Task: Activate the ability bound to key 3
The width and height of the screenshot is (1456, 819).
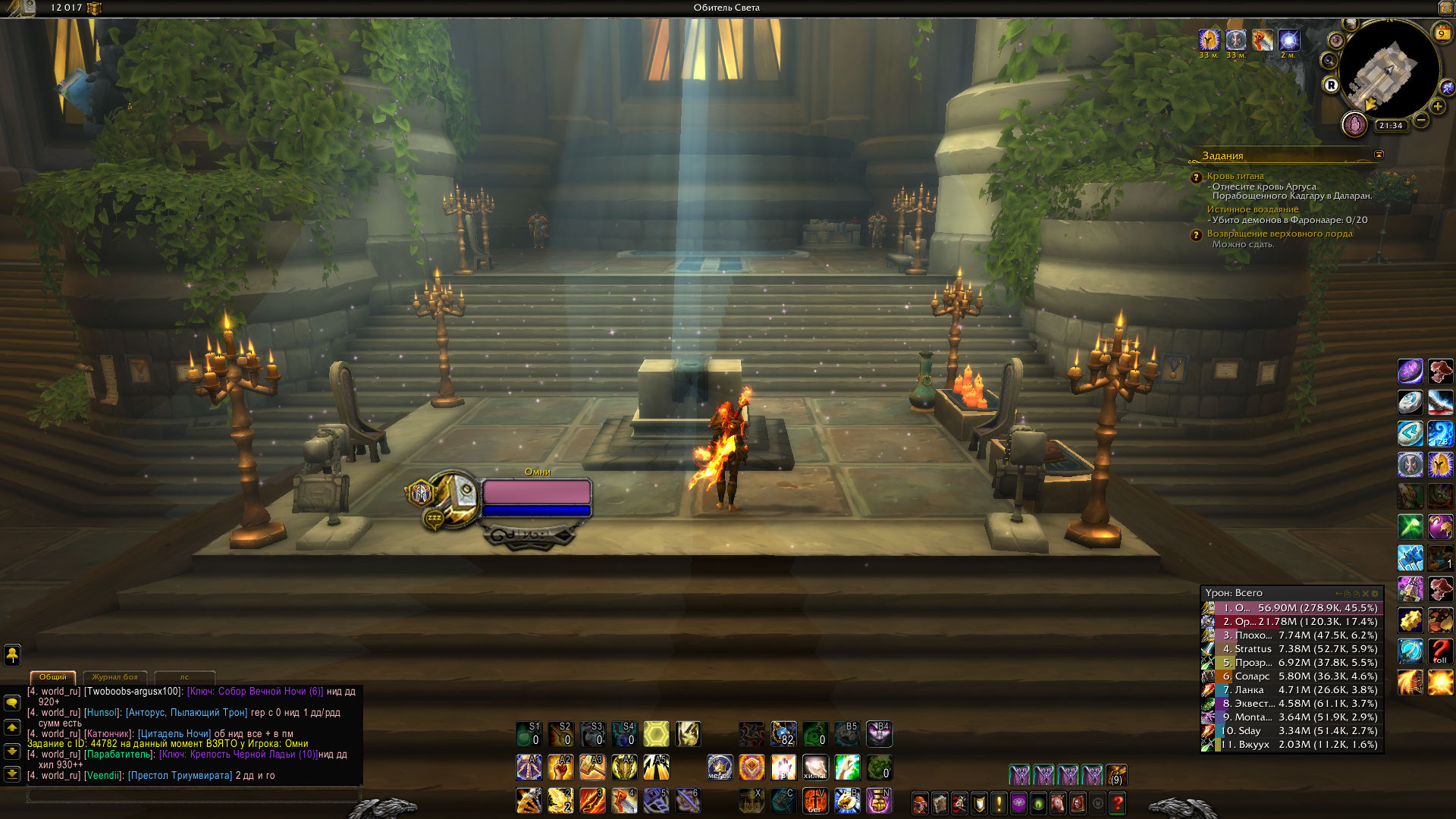Action: [x=592, y=801]
